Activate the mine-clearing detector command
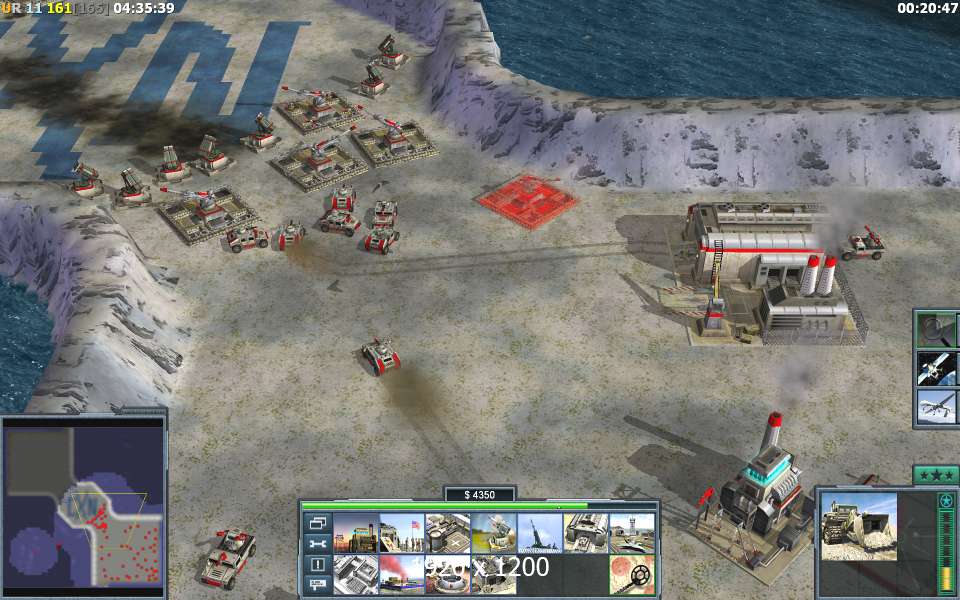 click(x=631, y=575)
